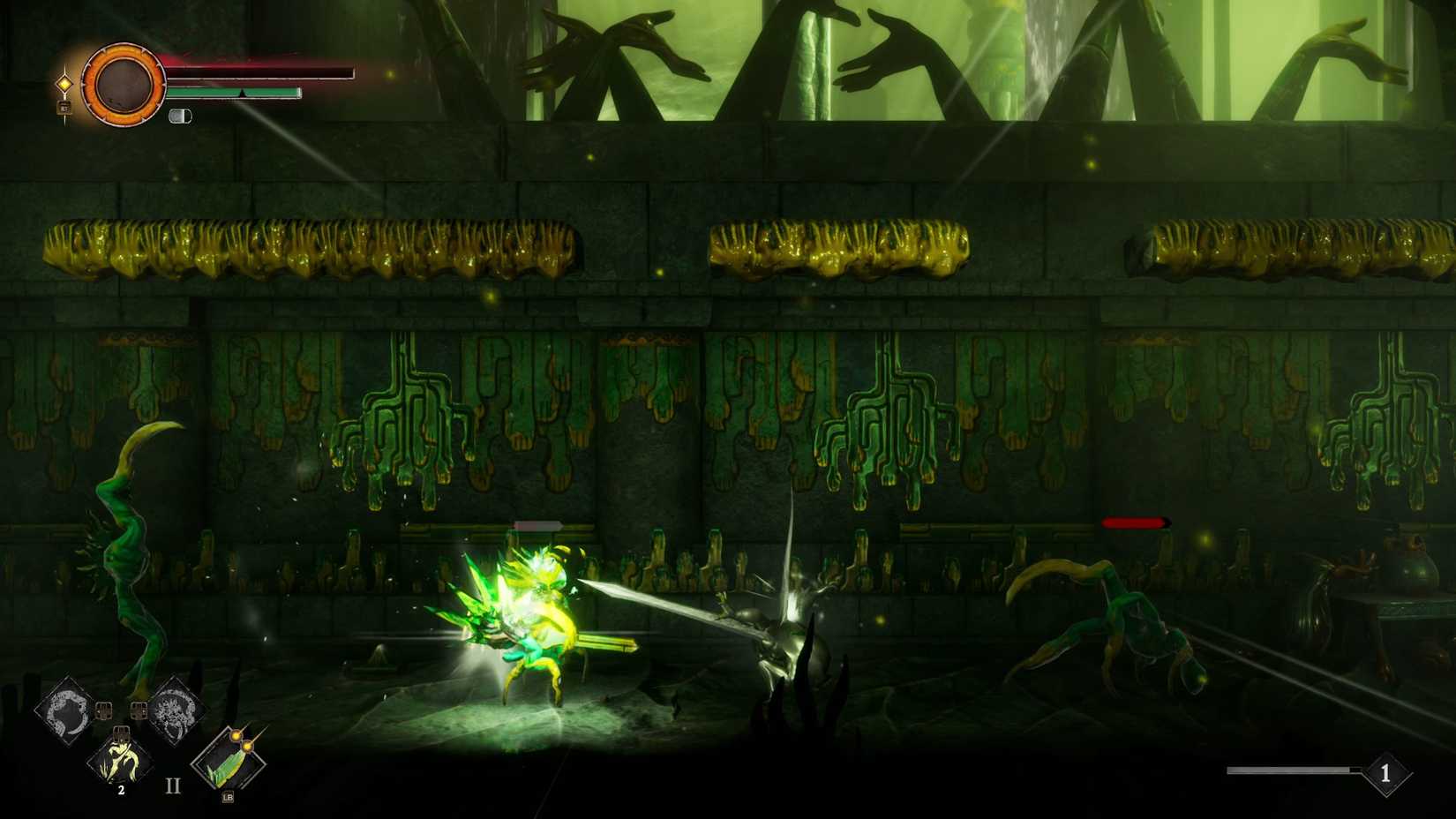Expand the right seal's dice counter badge
Viewport: 1456px width, 819px height.
point(139,710)
